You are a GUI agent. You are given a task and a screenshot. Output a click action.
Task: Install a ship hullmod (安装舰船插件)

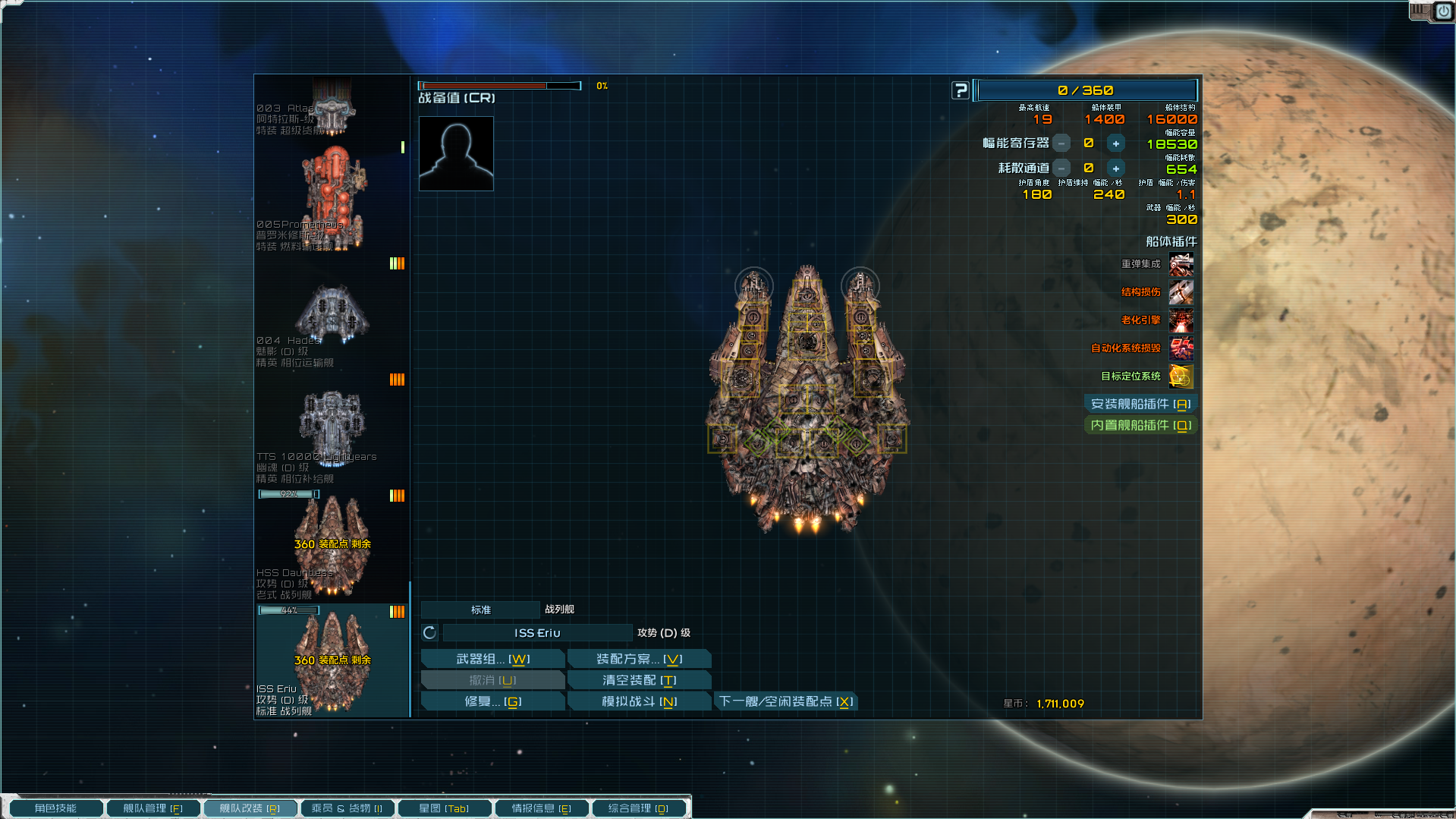[x=1140, y=404]
